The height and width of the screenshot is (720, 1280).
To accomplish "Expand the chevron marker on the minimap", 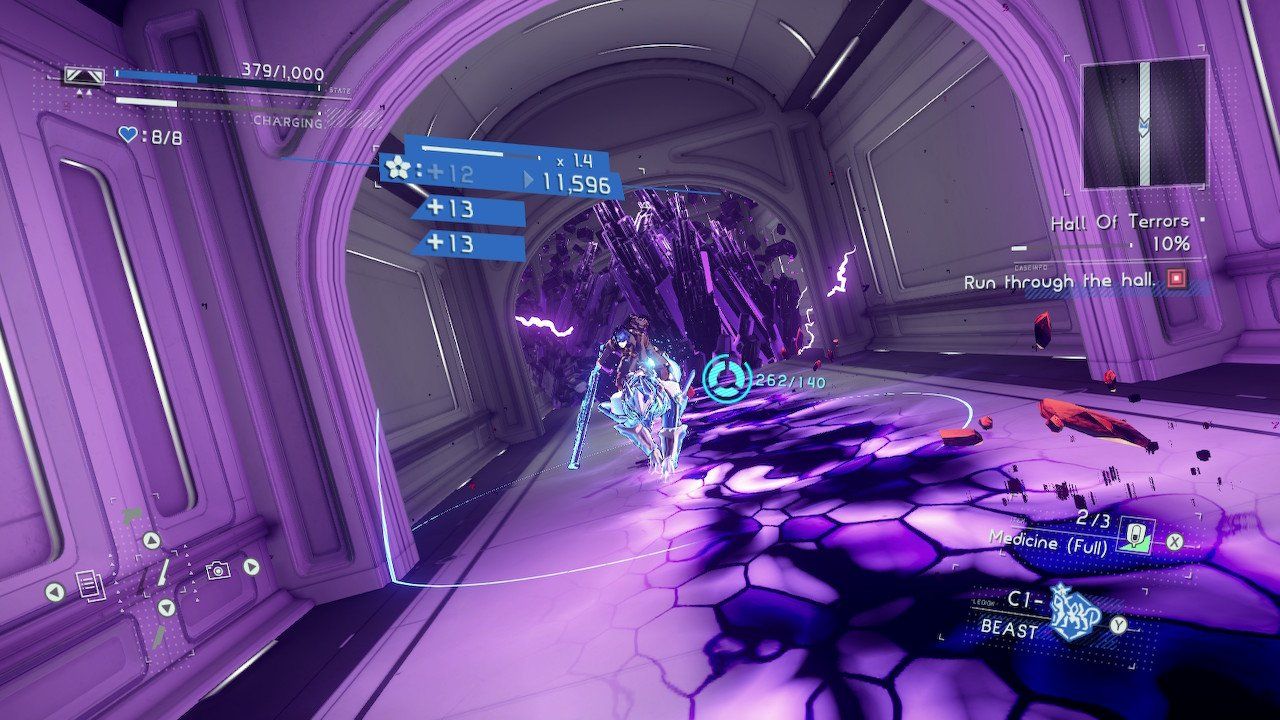I will point(1144,126).
